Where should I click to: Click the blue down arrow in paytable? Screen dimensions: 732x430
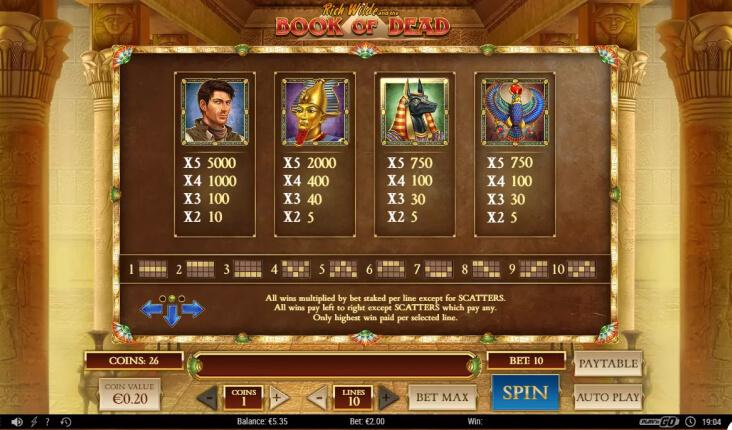[172, 316]
